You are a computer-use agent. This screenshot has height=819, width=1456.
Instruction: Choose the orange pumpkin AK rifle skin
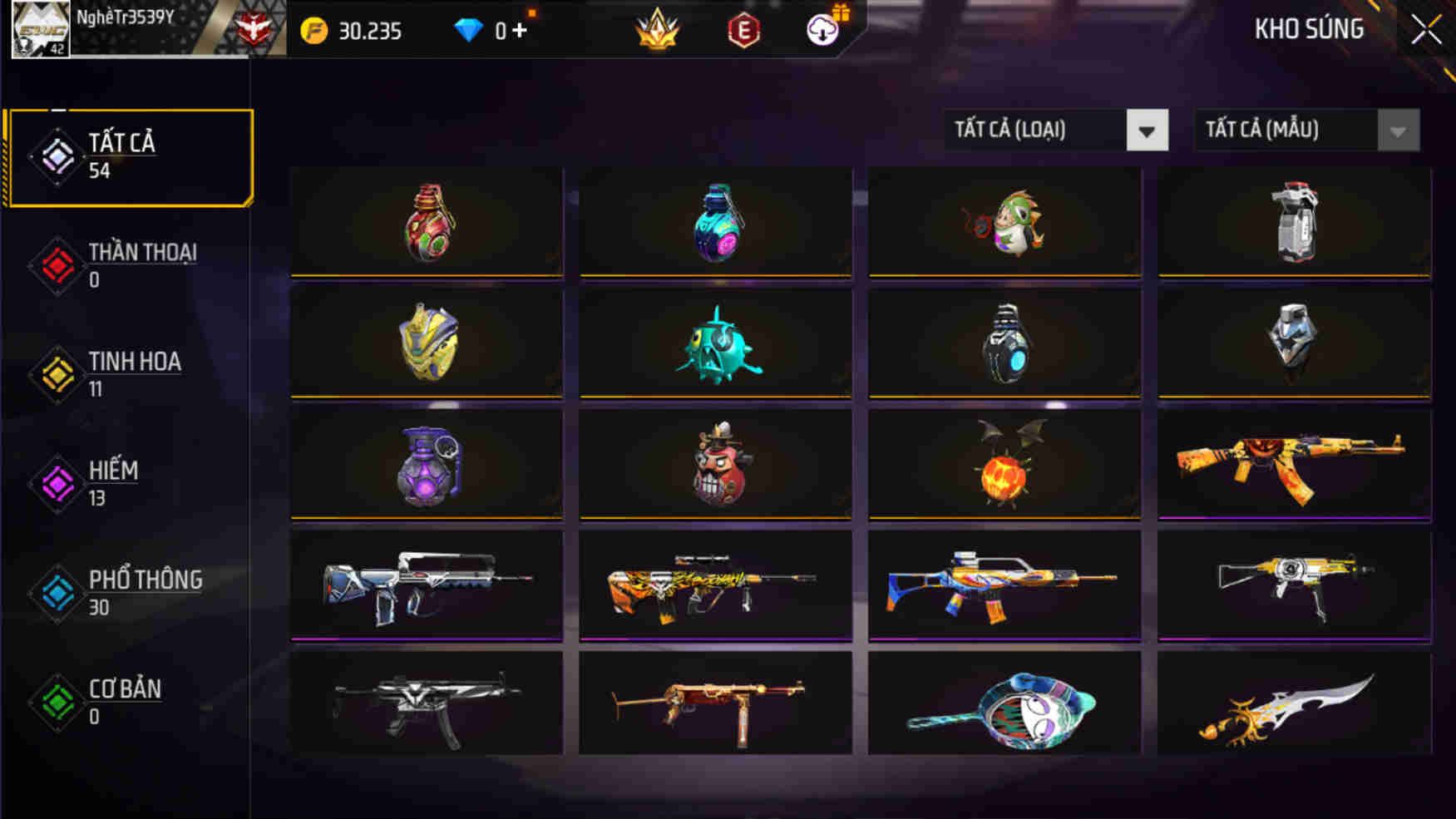tap(1294, 465)
